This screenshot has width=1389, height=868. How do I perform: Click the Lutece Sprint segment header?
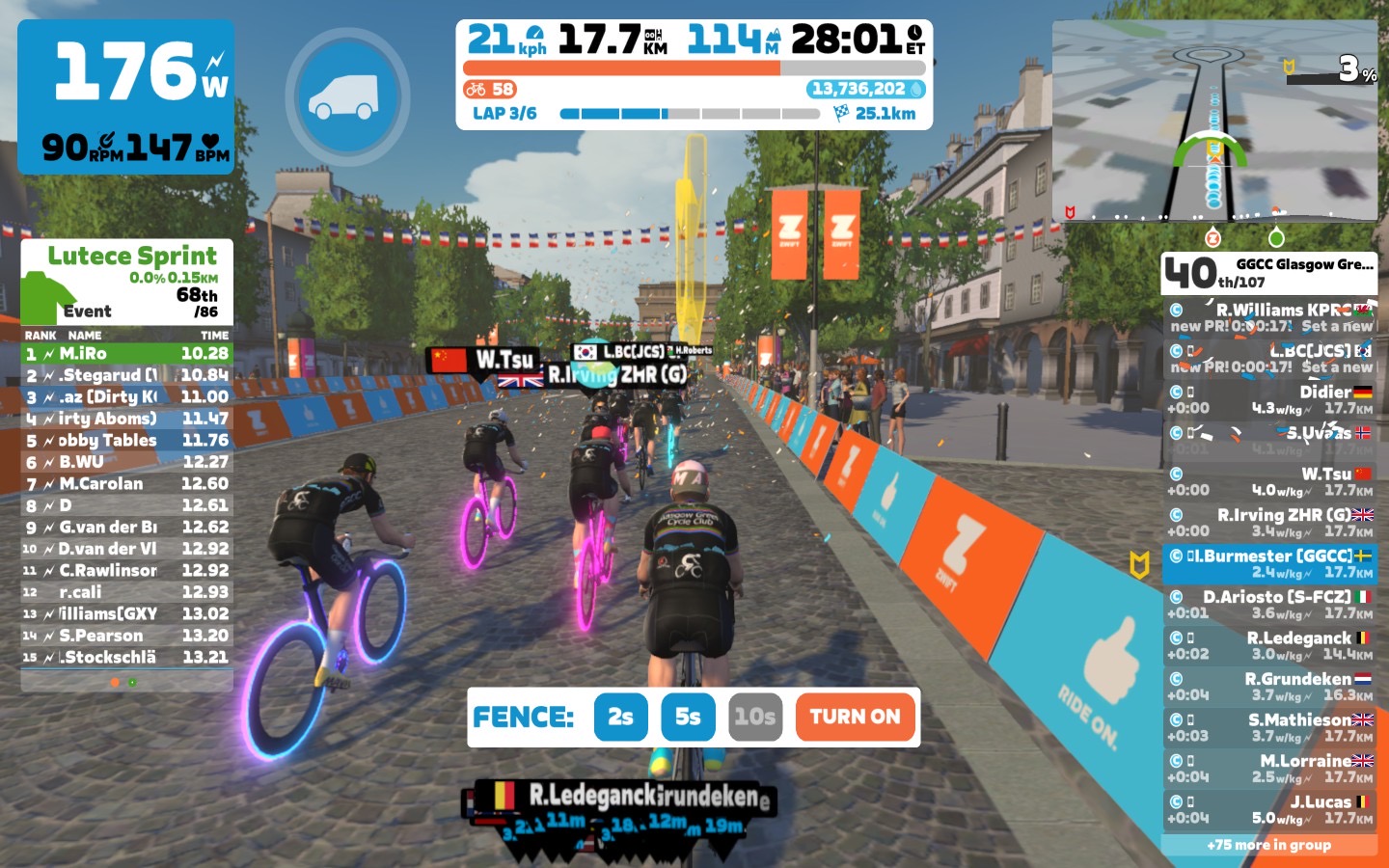(x=131, y=257)
